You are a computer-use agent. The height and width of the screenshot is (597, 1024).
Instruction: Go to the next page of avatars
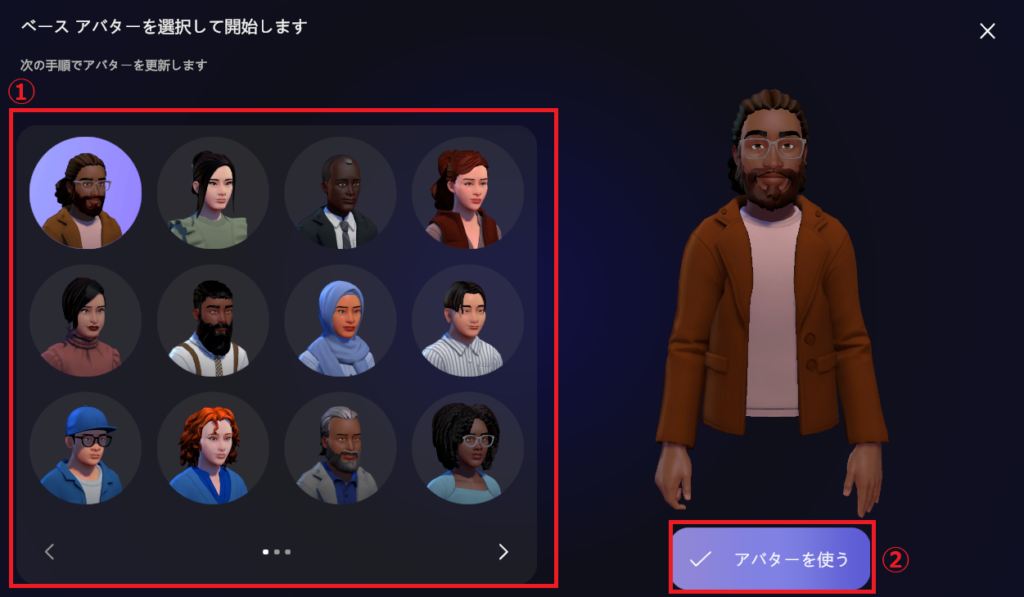[503, 552]
